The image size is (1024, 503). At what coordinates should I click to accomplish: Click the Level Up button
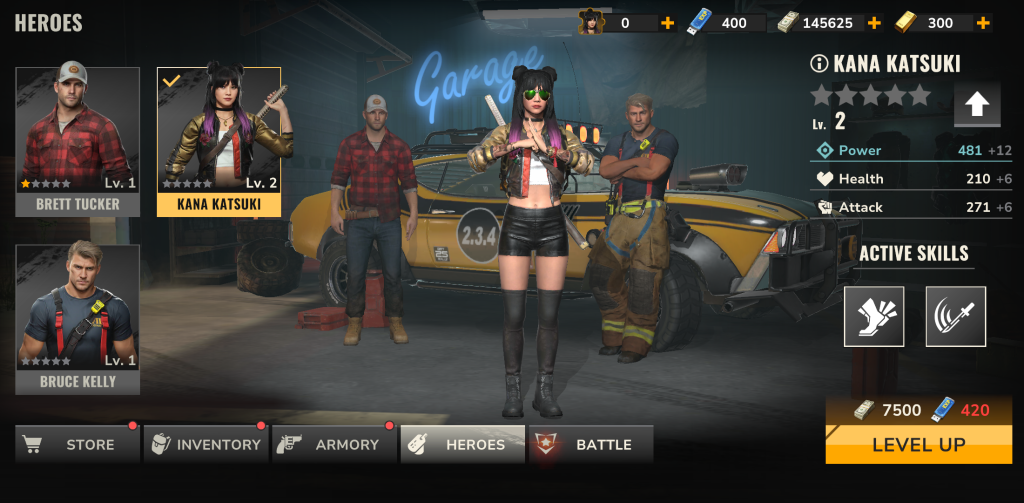click(918, 444)
